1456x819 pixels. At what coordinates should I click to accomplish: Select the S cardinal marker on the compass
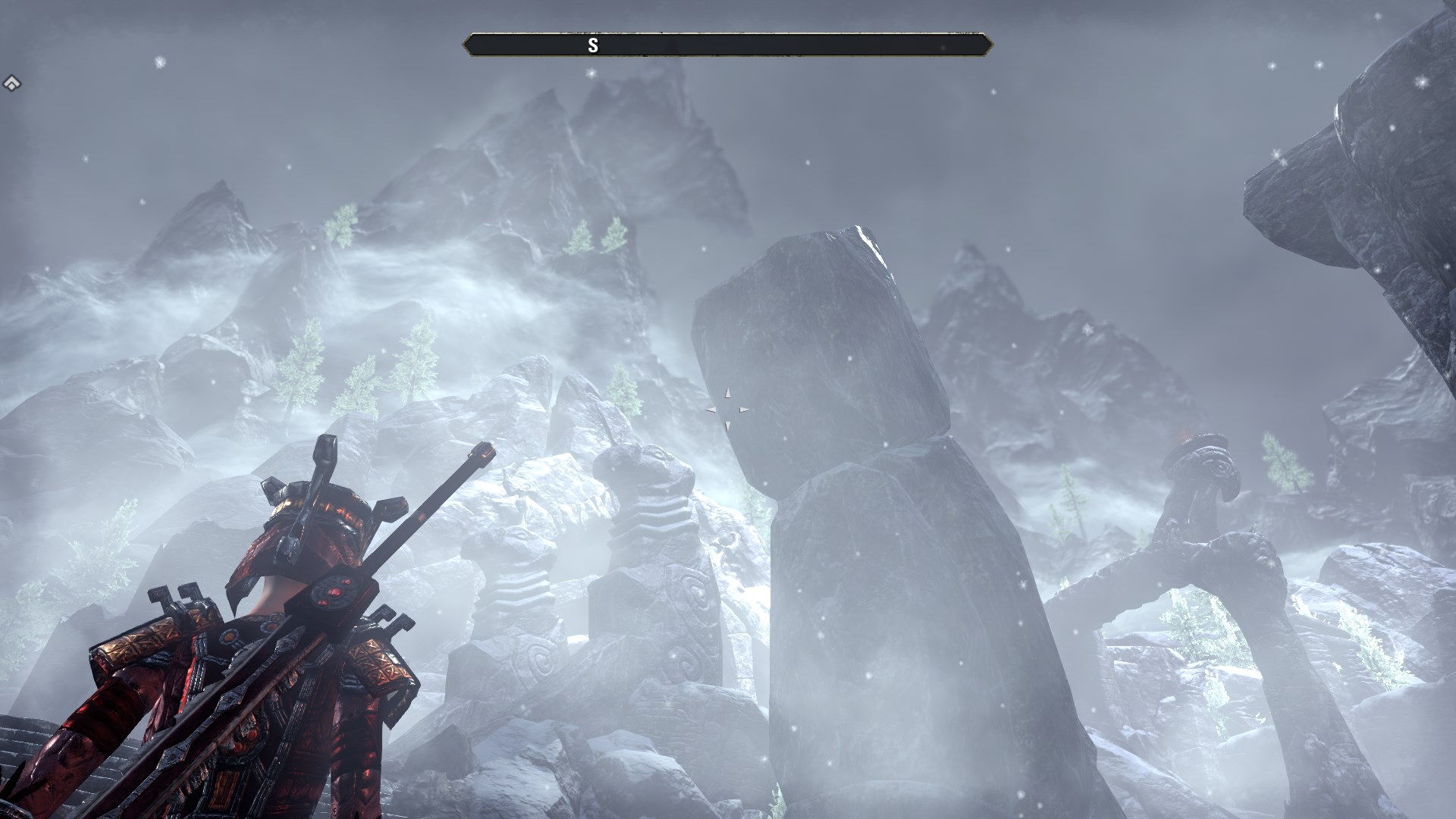pos(593,45)
